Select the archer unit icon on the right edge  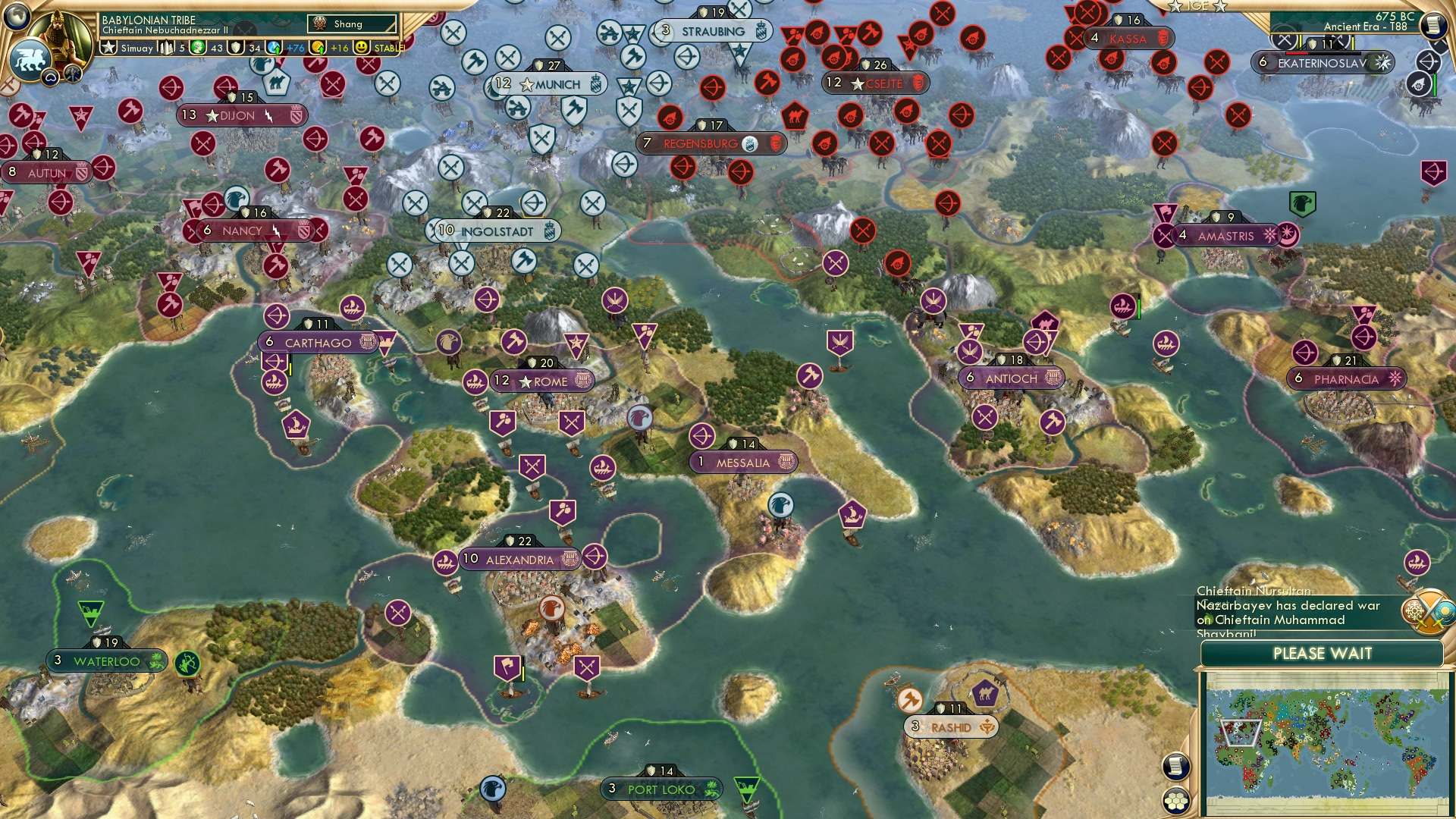pos(1427,61)
